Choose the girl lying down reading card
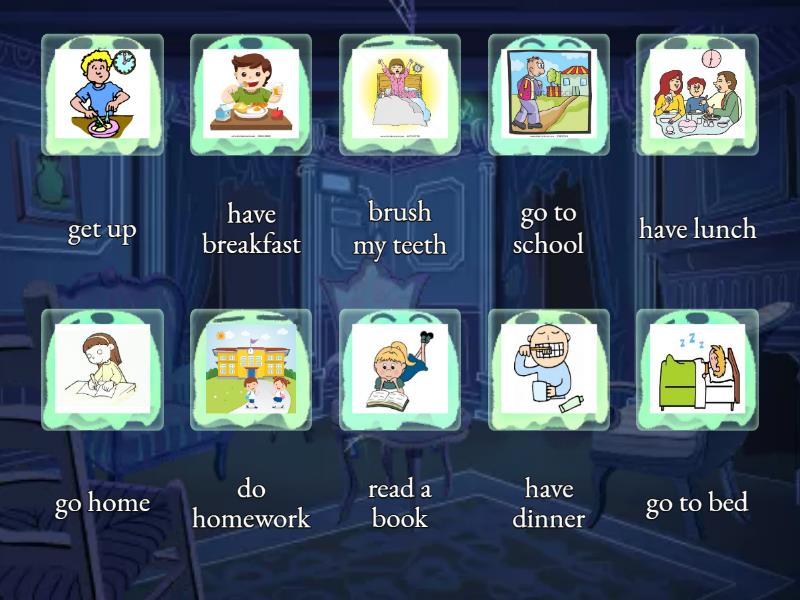 (x=400, y=369)
